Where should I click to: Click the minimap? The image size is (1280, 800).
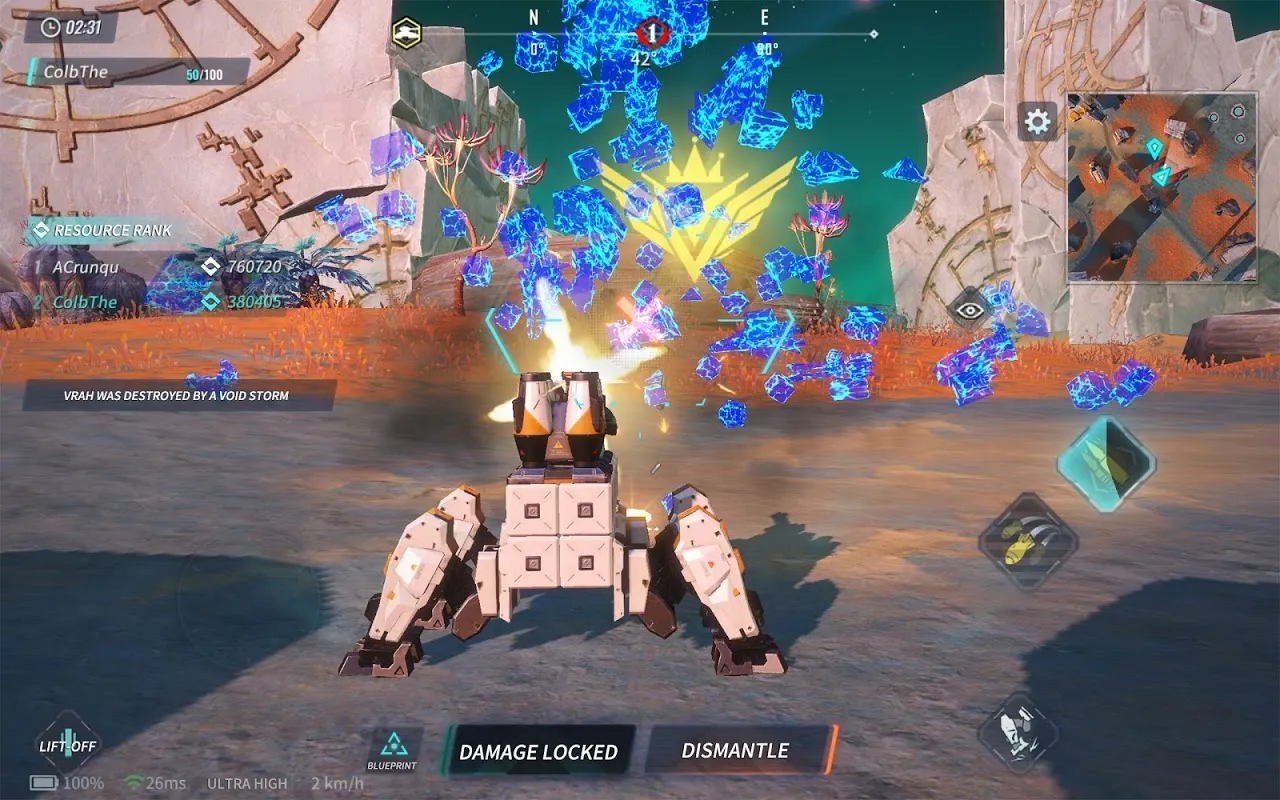point(1161,187)
